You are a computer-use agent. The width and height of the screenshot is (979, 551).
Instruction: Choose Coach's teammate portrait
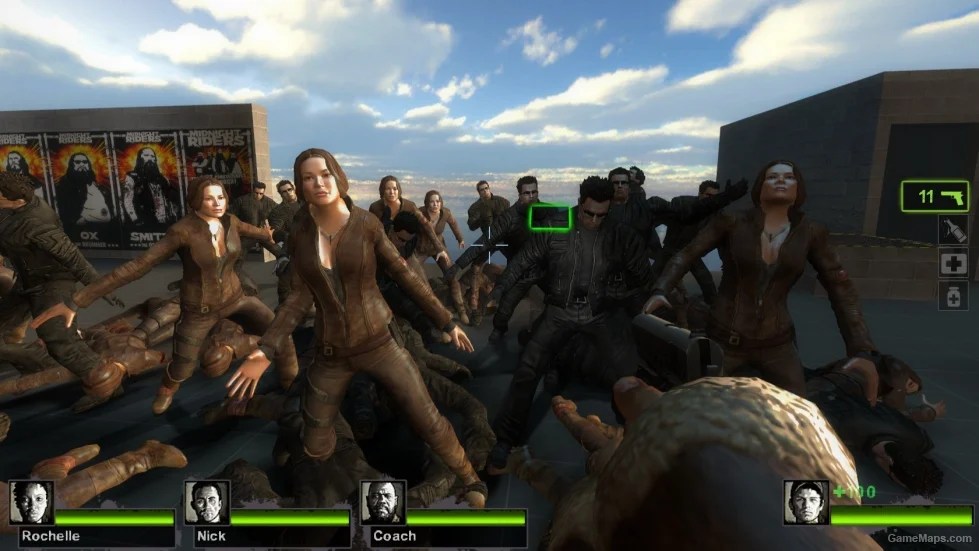point(382,503)
